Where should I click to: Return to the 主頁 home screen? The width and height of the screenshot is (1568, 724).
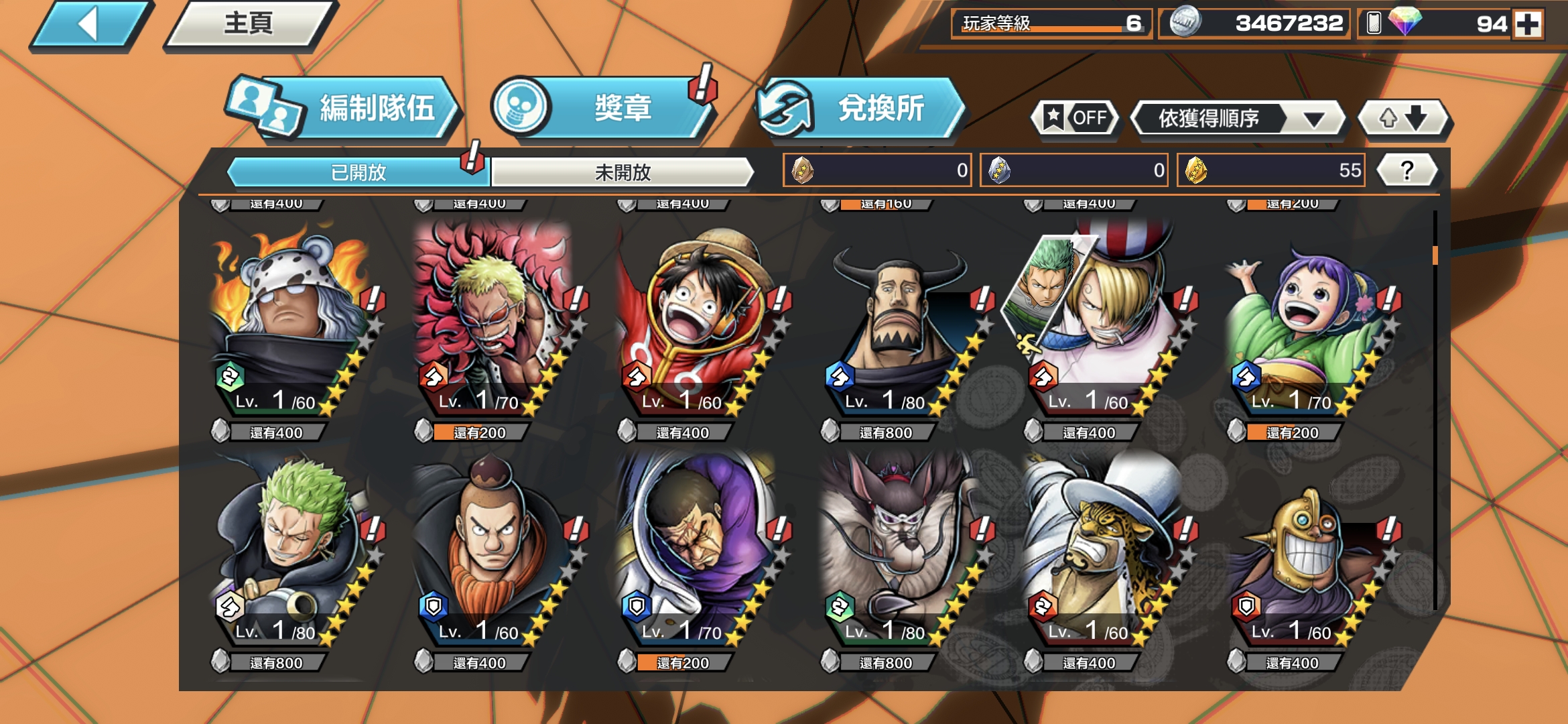(x=249, y=25)
